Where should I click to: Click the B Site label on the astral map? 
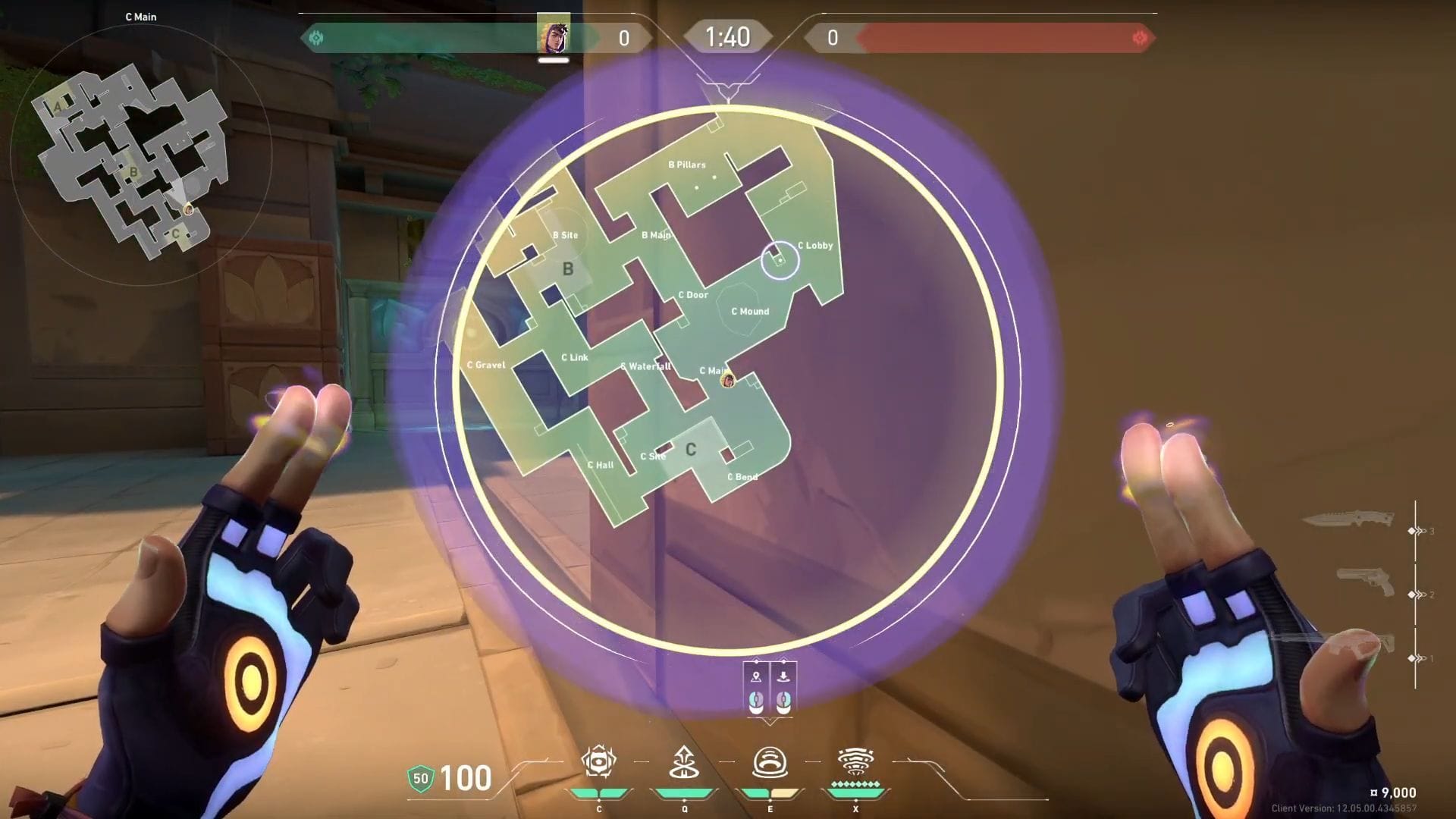click(x=563, y=235)
